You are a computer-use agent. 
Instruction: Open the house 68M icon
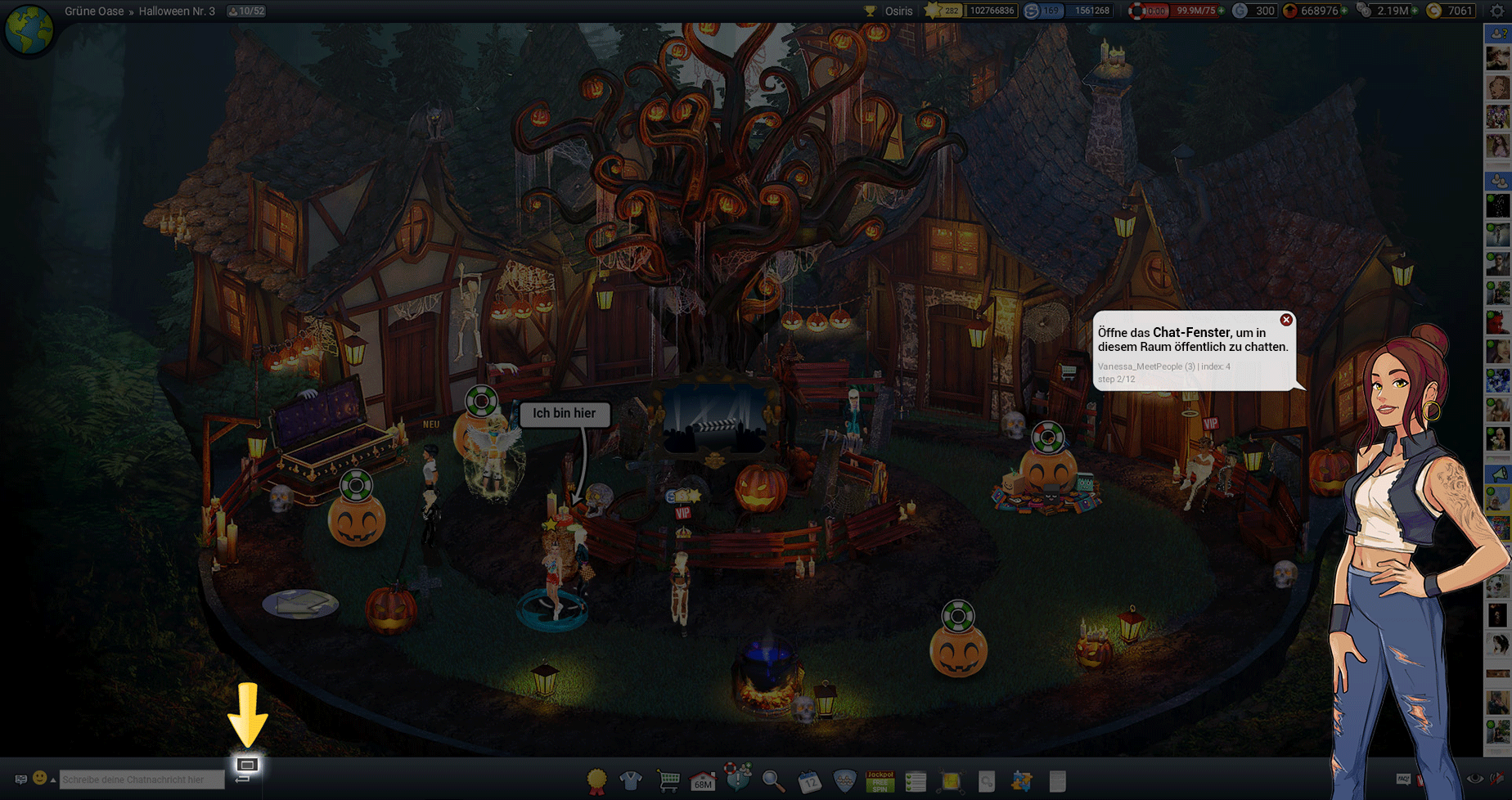click(x=703, y=781)
